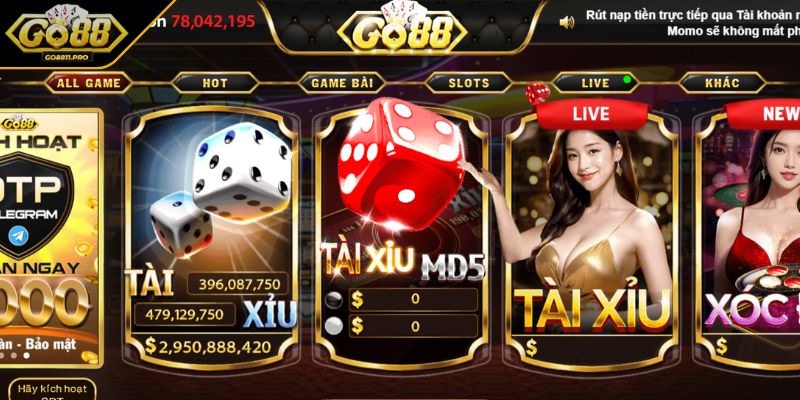Open the HOT games tab
Image resolution: width=800 pixels, height=400 pixels.
coord(215,83)
